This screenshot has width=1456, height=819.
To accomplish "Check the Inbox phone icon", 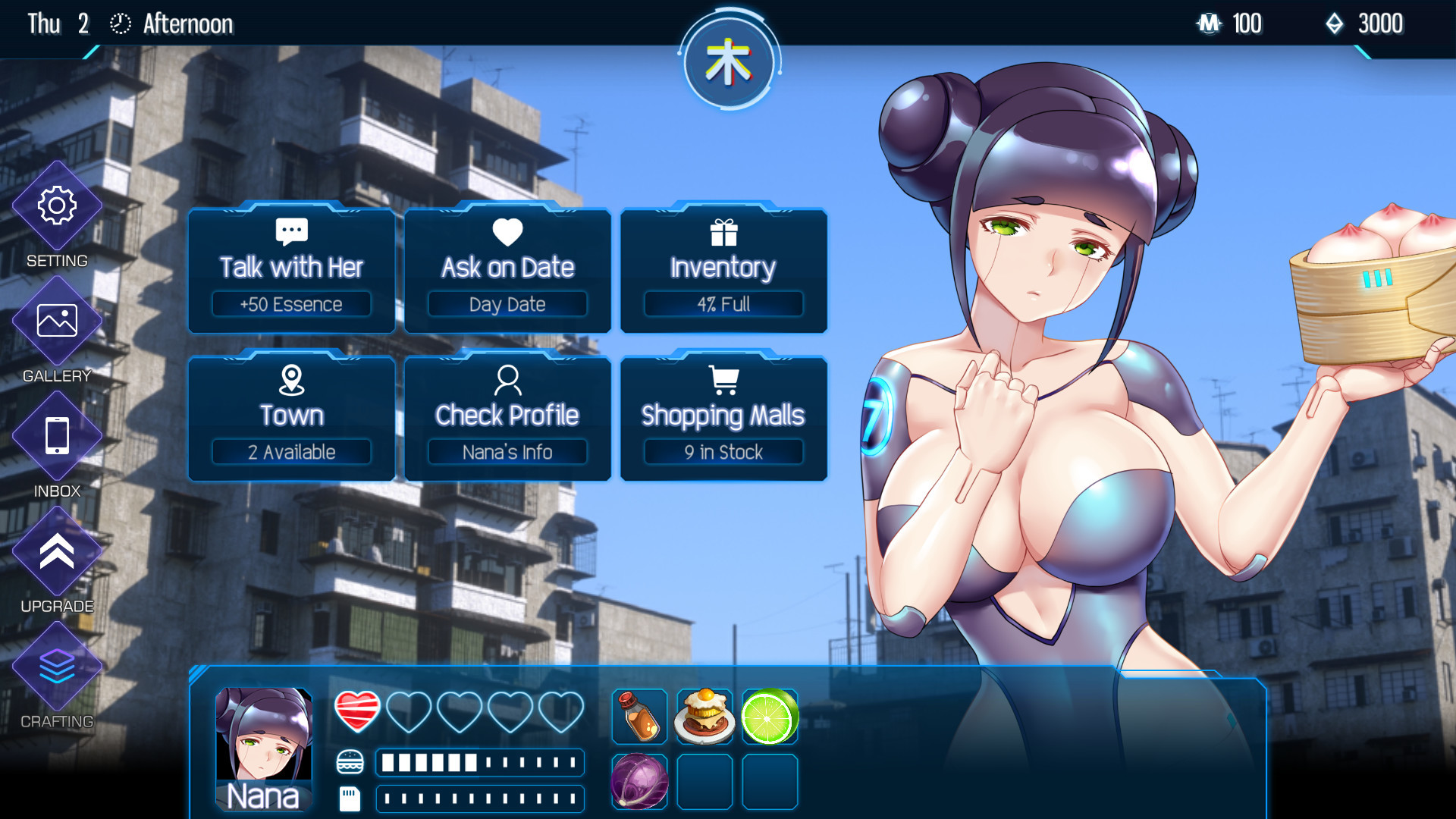I will coord(57,436).
